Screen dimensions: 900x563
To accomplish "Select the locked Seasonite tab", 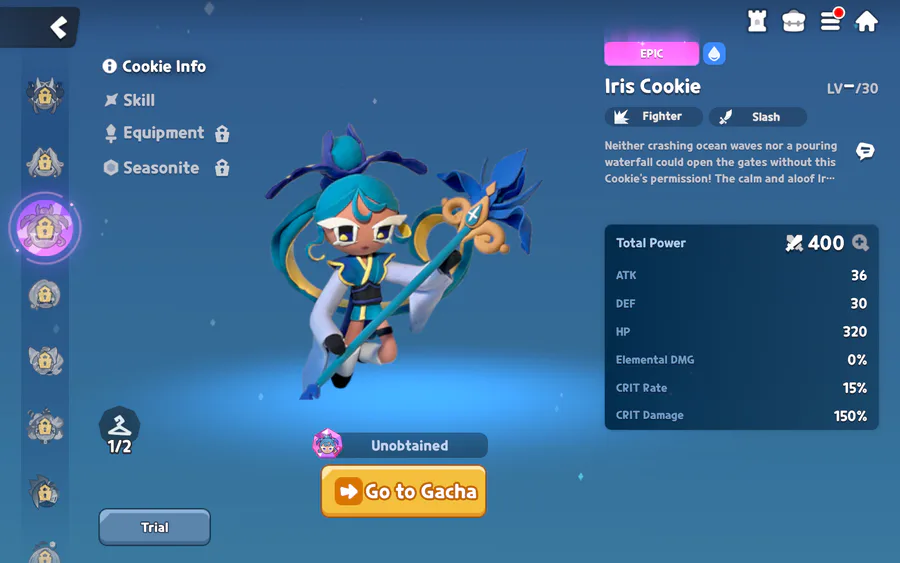I will 165,168.
